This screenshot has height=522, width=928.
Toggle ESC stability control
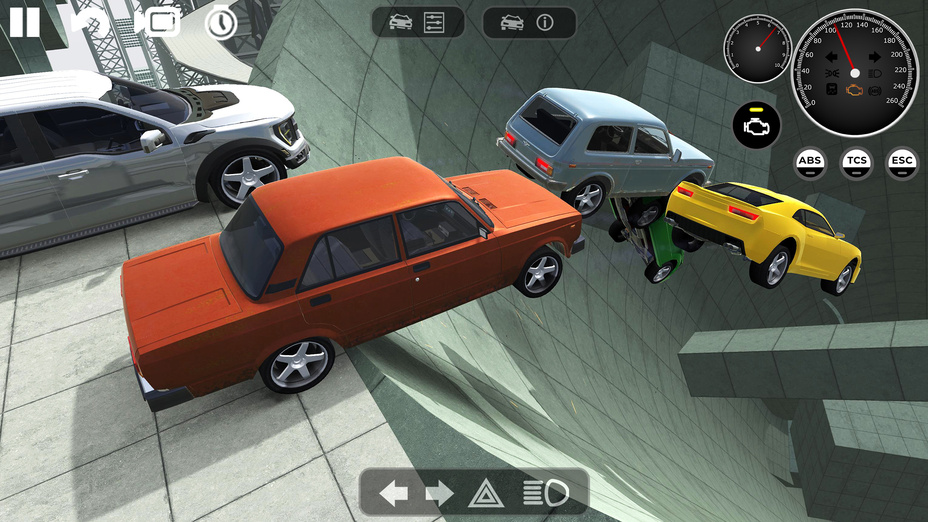coord(902,162)
